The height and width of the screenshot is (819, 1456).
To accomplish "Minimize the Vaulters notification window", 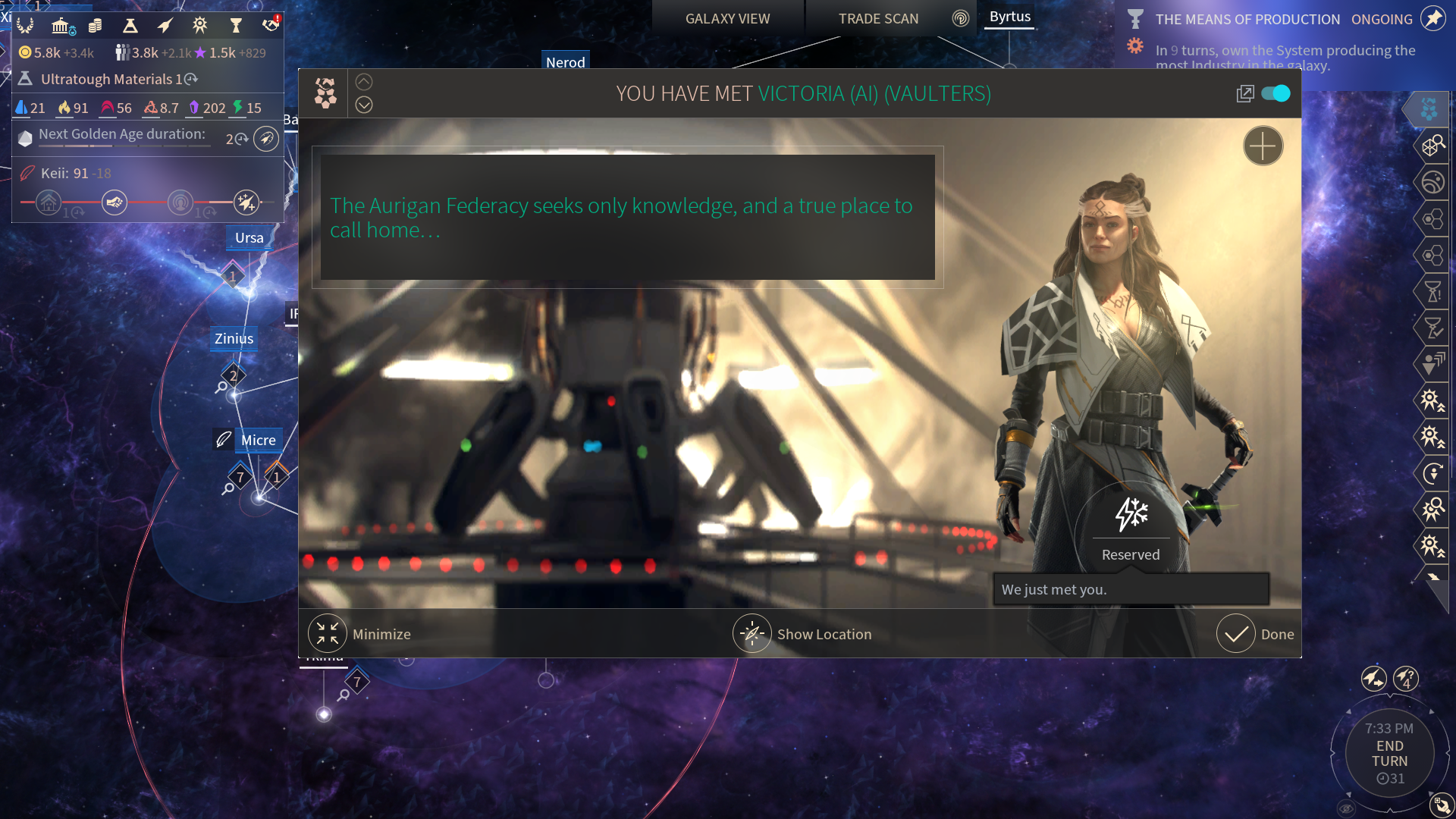I will [x=328, y=634].
